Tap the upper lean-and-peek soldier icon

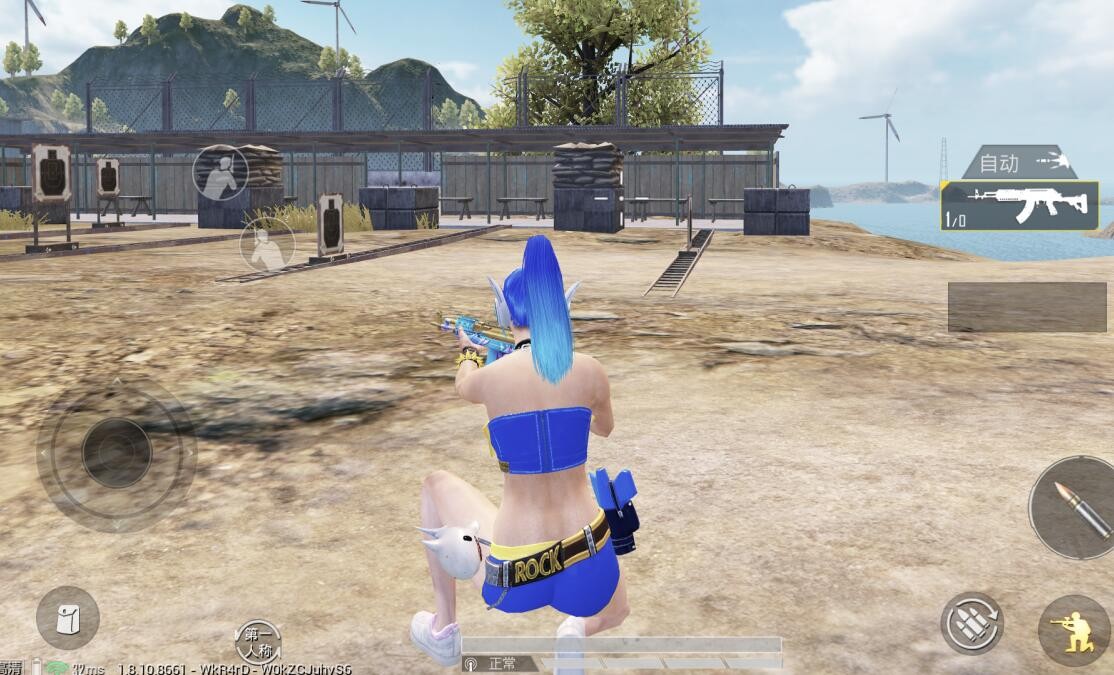tap(220, 172)
